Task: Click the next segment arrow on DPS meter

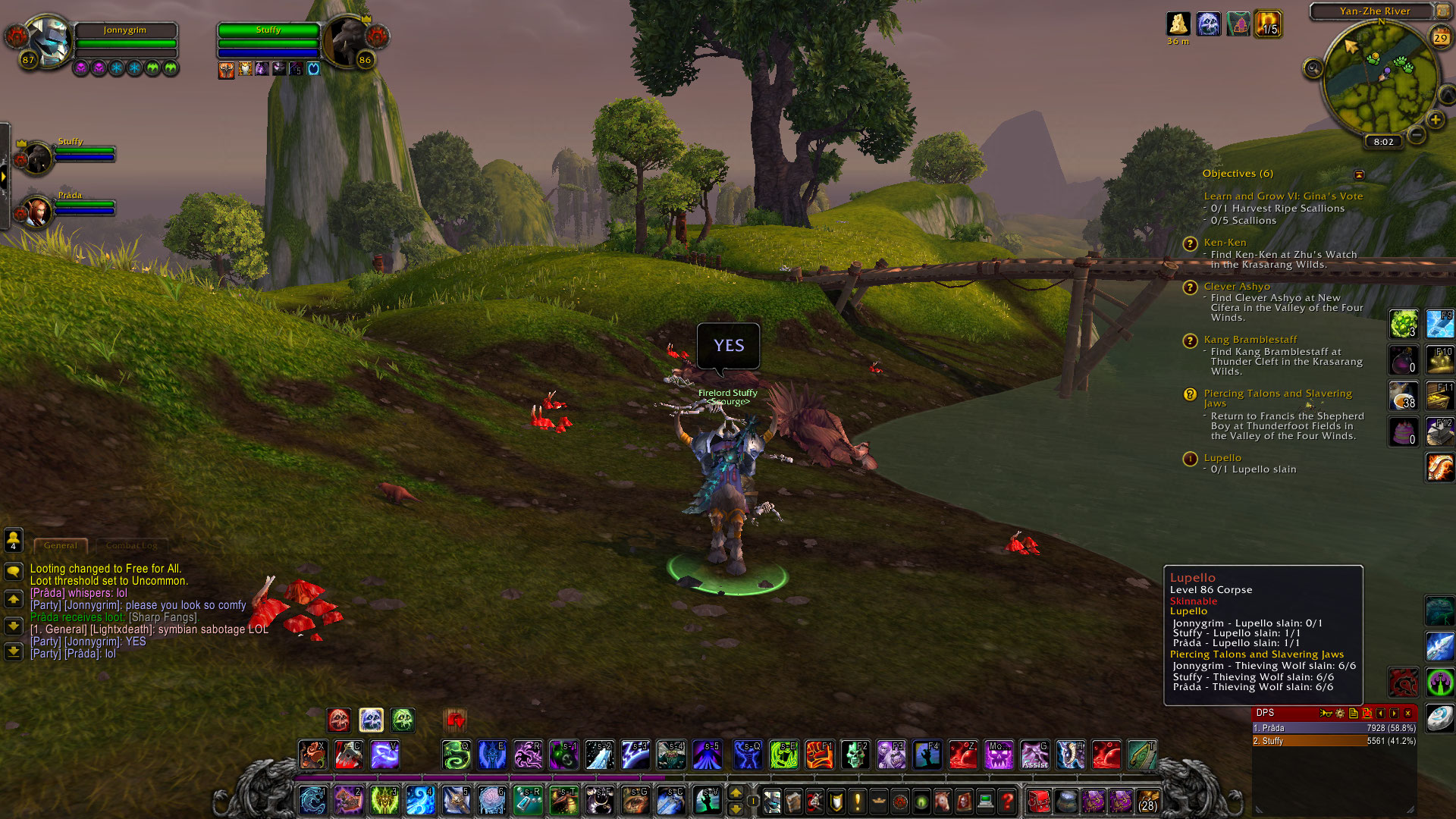Action: tap(1395, 714)
